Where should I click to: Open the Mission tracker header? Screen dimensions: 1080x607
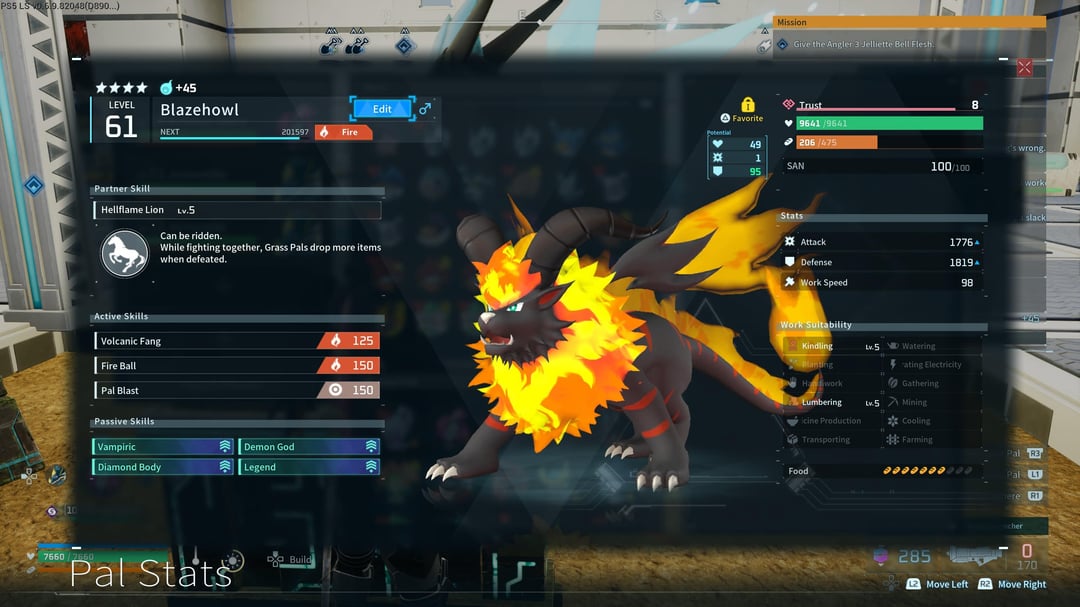coord(909,22)
